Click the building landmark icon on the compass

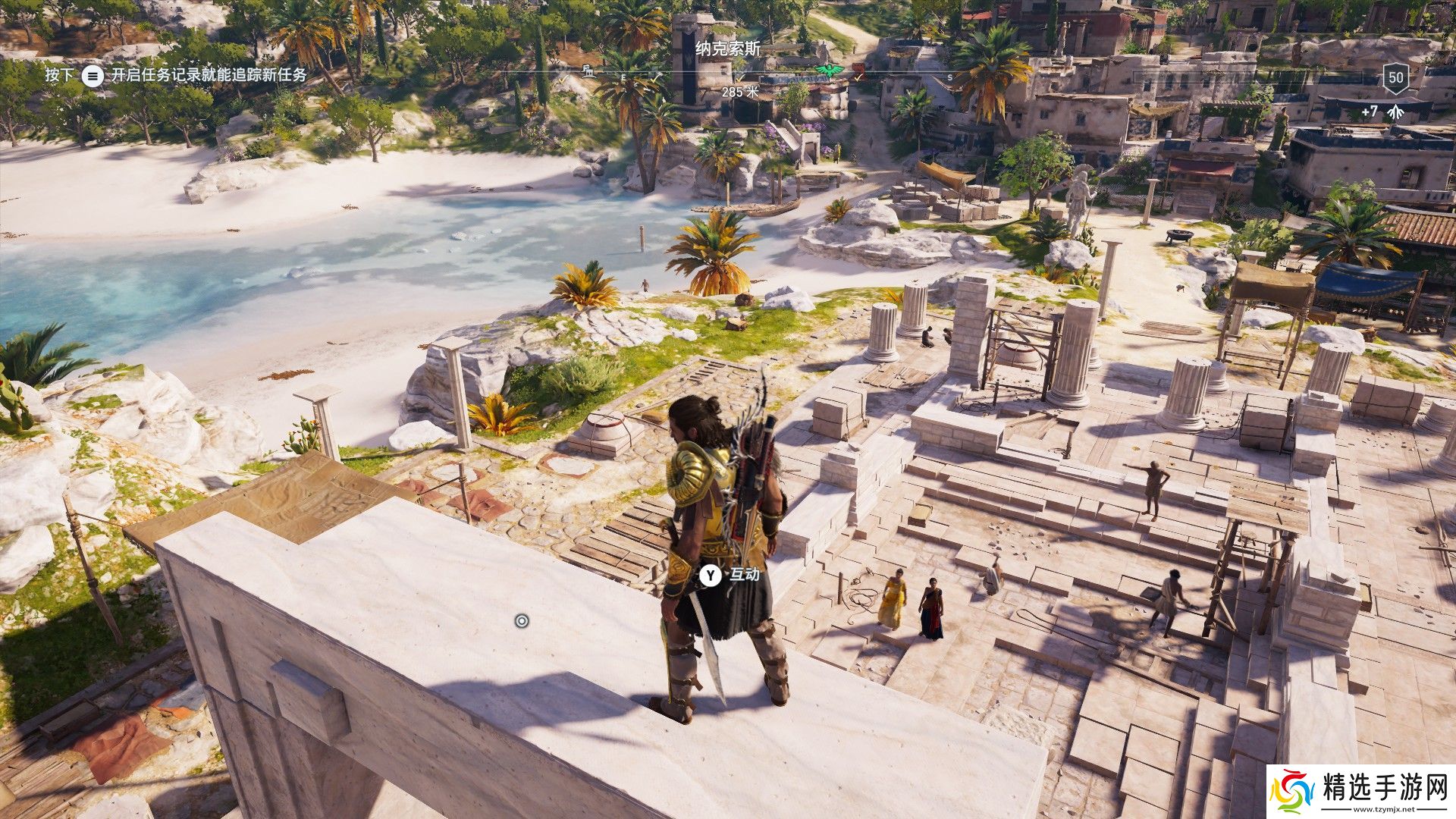(587, 71)
